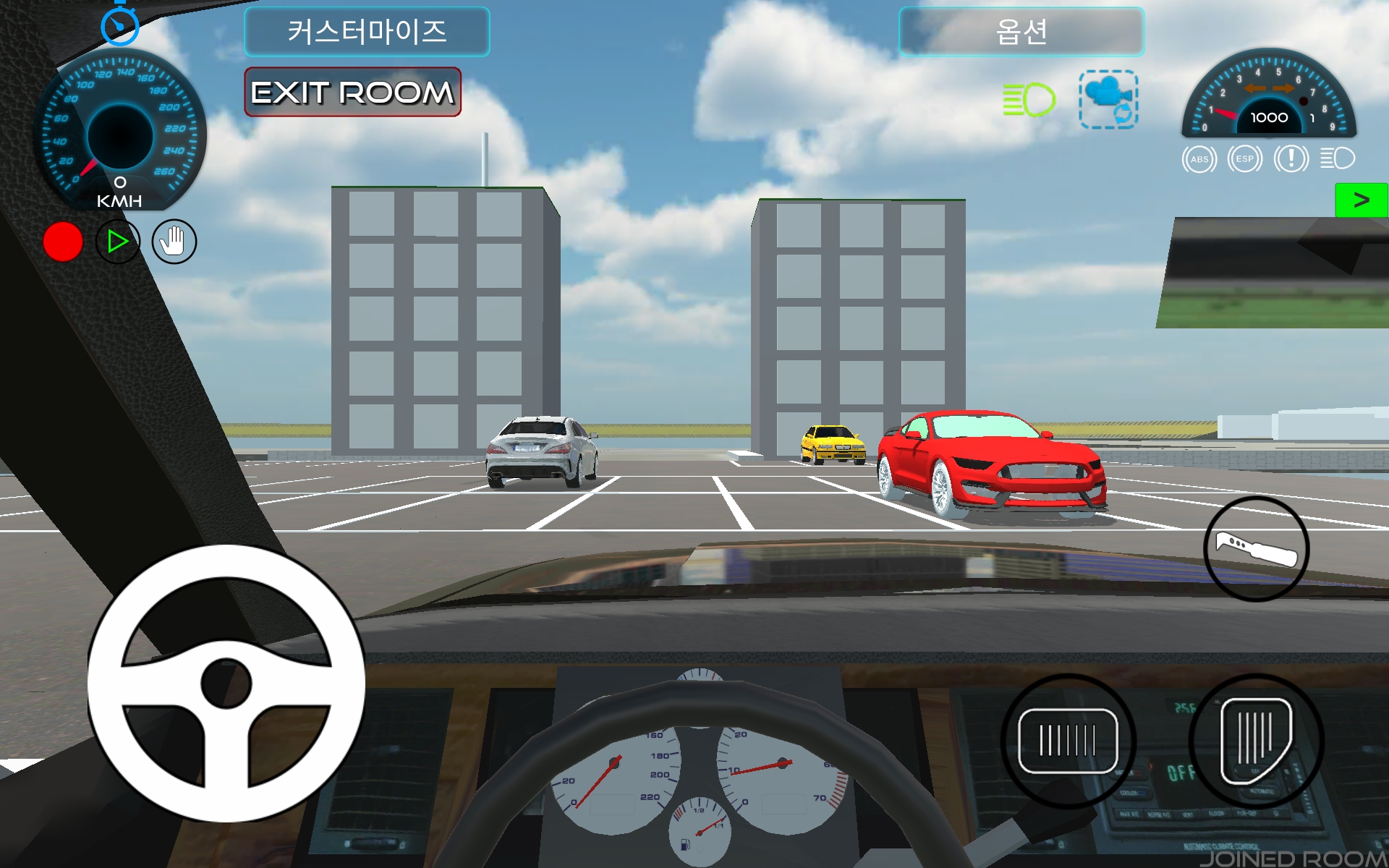Toggle the ESP indicator
Screen dimensions: 1389x868
point(1244,159)
